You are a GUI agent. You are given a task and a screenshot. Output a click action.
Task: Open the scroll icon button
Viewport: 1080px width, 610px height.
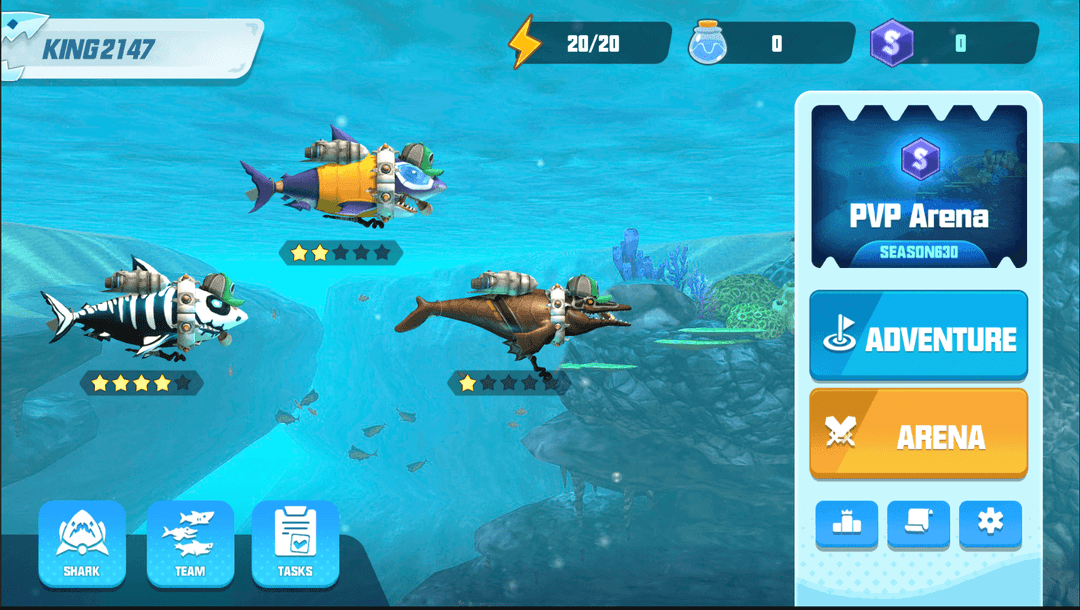click(x=918, y=522)
